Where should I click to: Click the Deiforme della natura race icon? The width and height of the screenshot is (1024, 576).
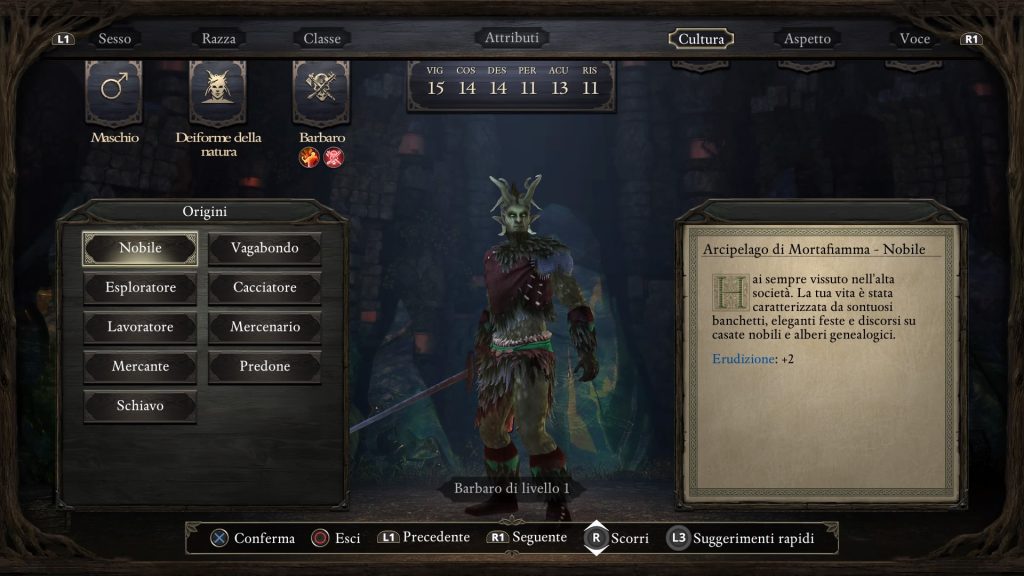point(218,90)
